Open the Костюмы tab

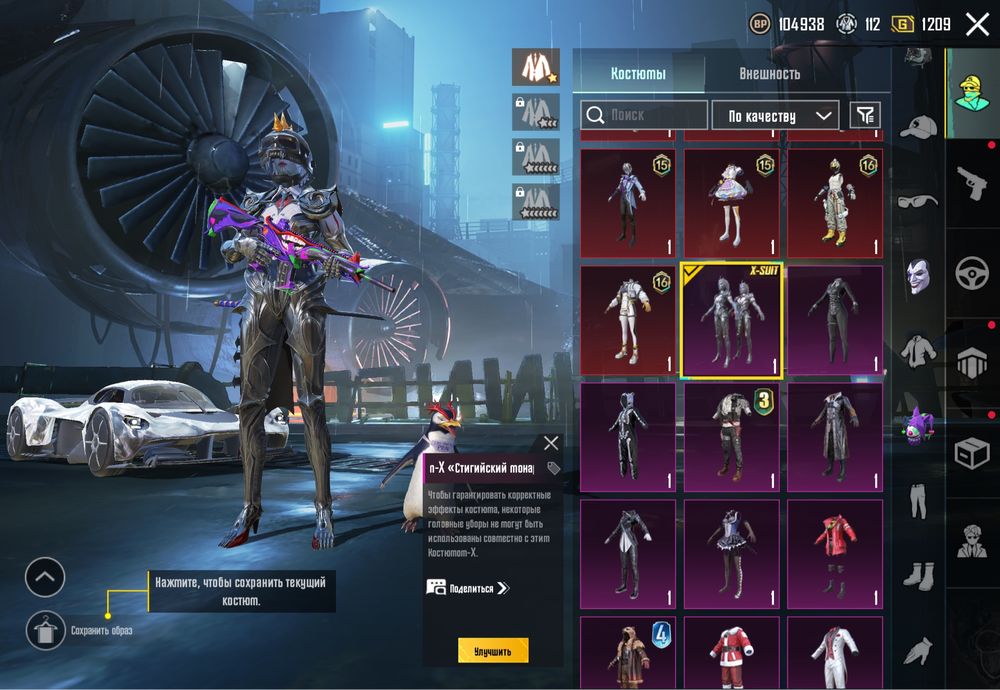(638, 74)
